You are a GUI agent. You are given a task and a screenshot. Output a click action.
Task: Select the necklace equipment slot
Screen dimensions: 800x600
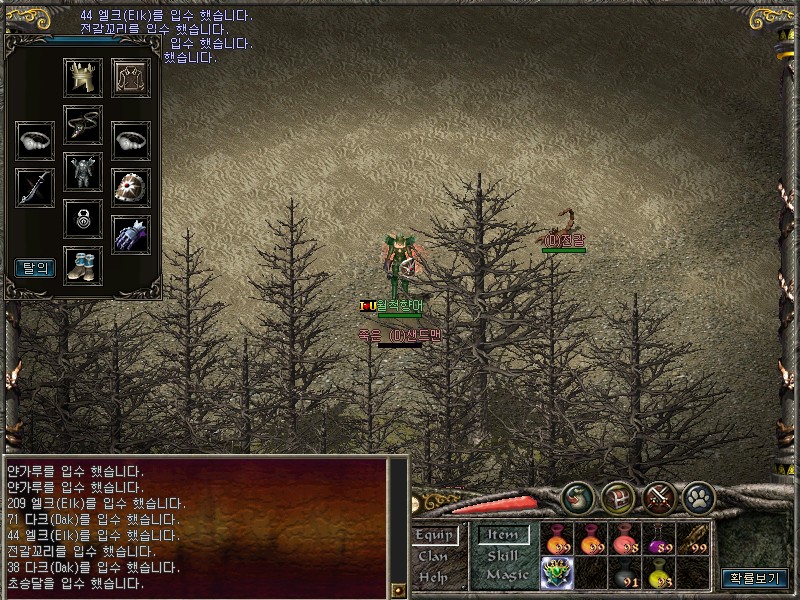click(83, 124)
